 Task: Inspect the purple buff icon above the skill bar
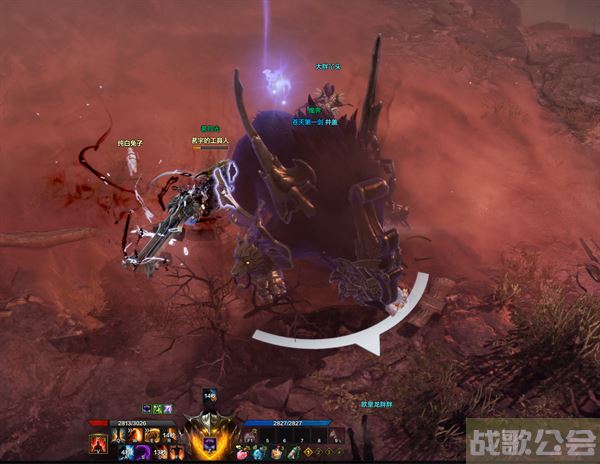[x=147, y=408]
